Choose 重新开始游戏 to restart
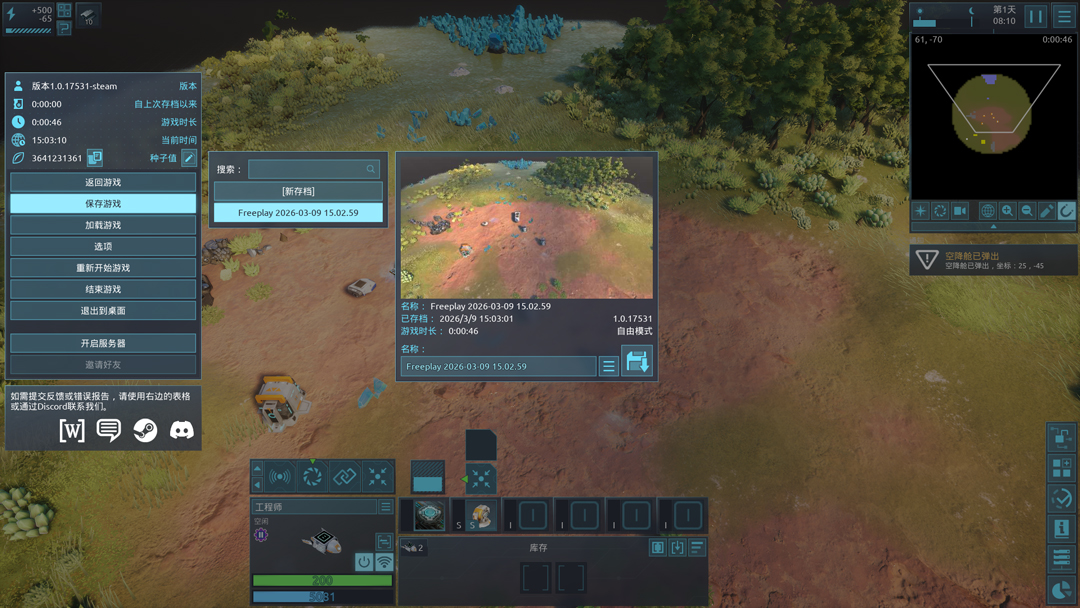 pyautogui.click(x=103, y=268)
